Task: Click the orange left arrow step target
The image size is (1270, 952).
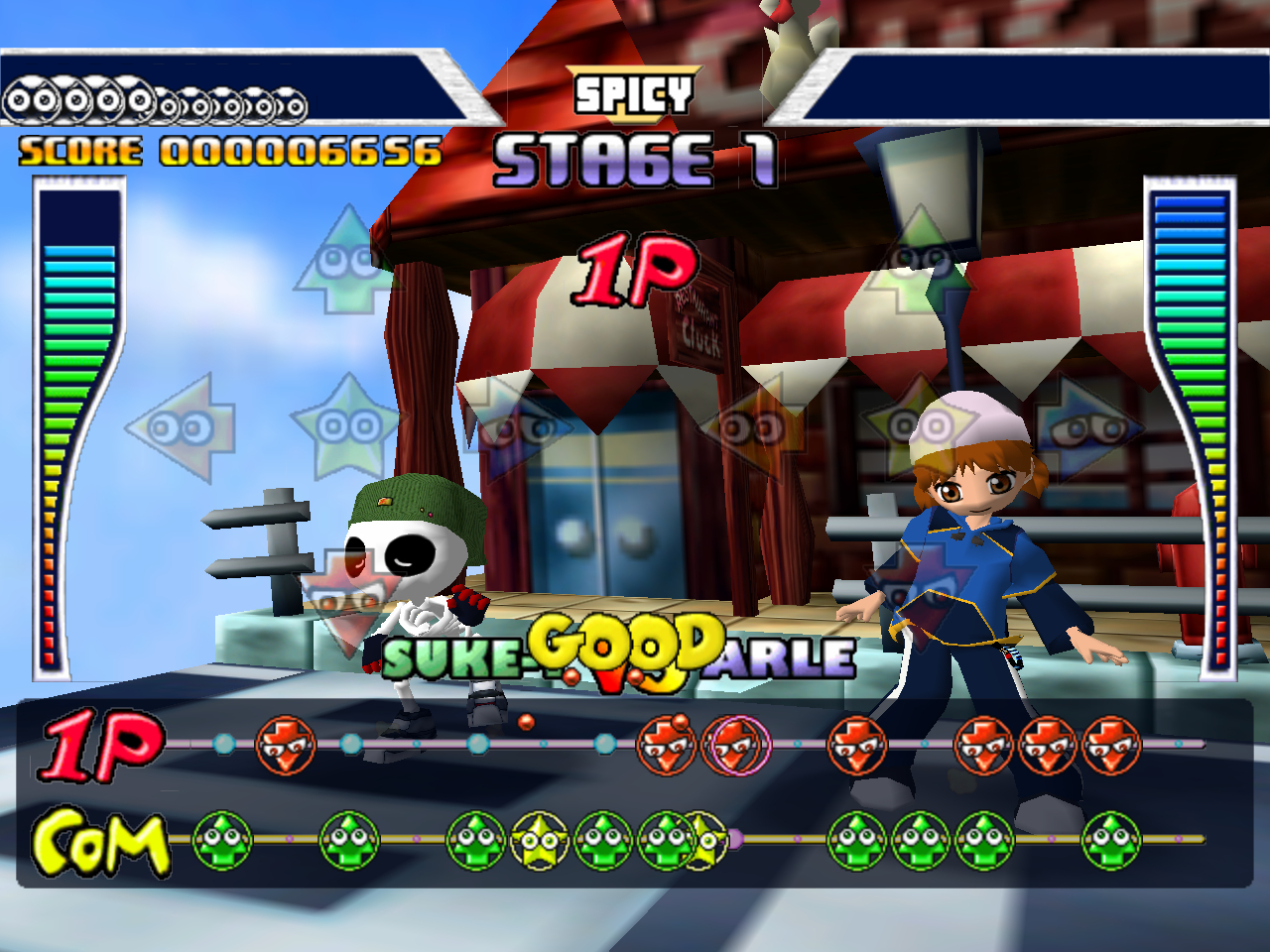Action: point(751,427)
